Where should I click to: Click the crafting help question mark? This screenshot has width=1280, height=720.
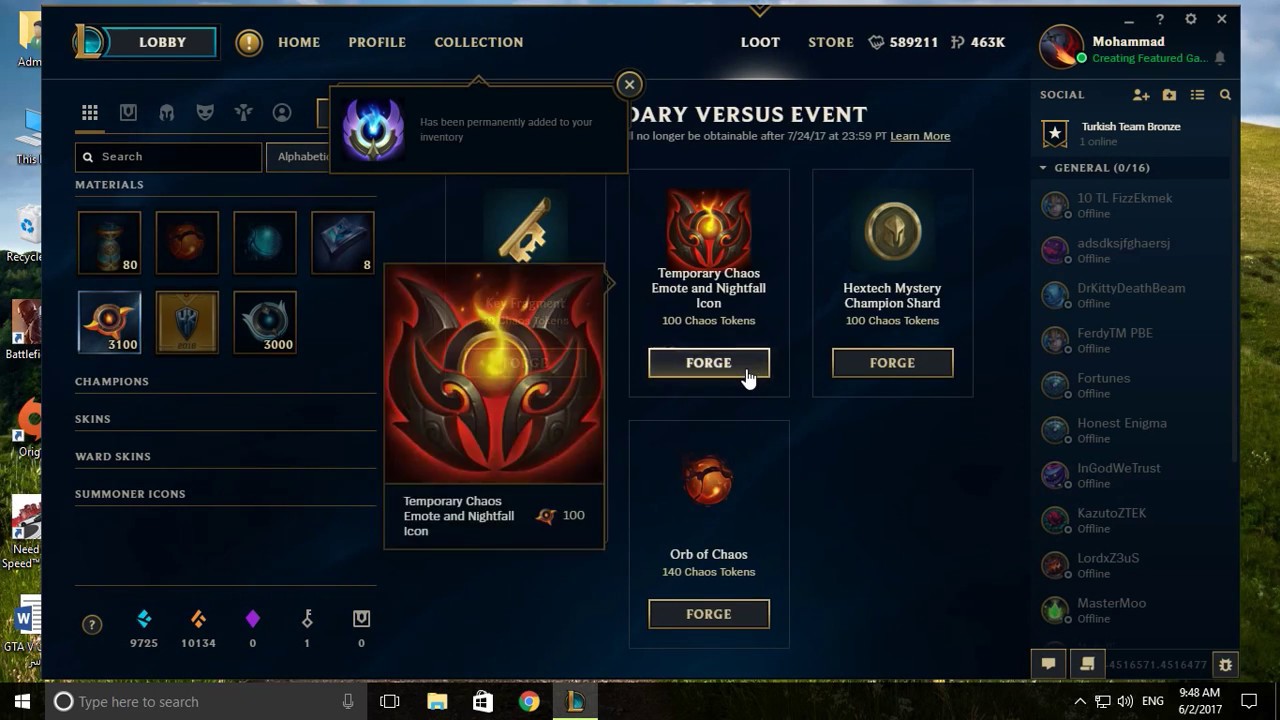click(92, 624)
